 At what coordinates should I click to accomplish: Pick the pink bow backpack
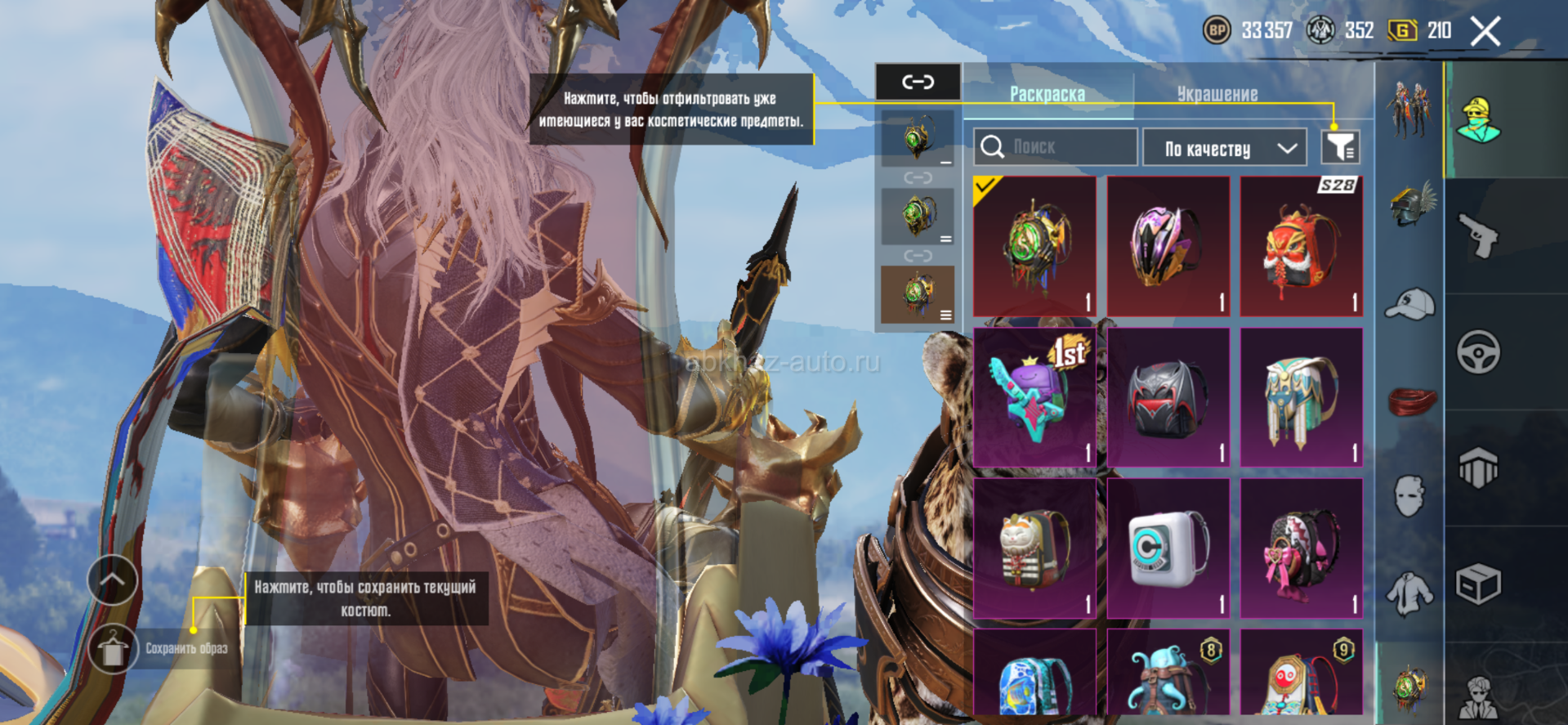[1301, 548]
